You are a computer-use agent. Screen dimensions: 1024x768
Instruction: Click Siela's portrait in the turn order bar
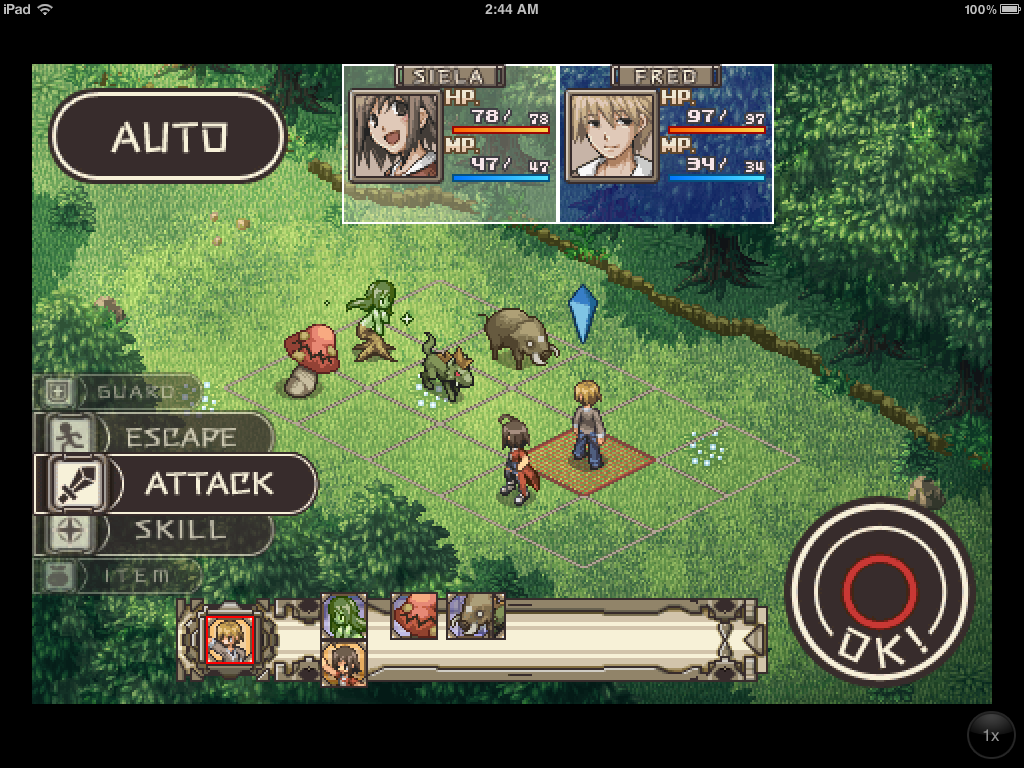click(x=344, y=663)
